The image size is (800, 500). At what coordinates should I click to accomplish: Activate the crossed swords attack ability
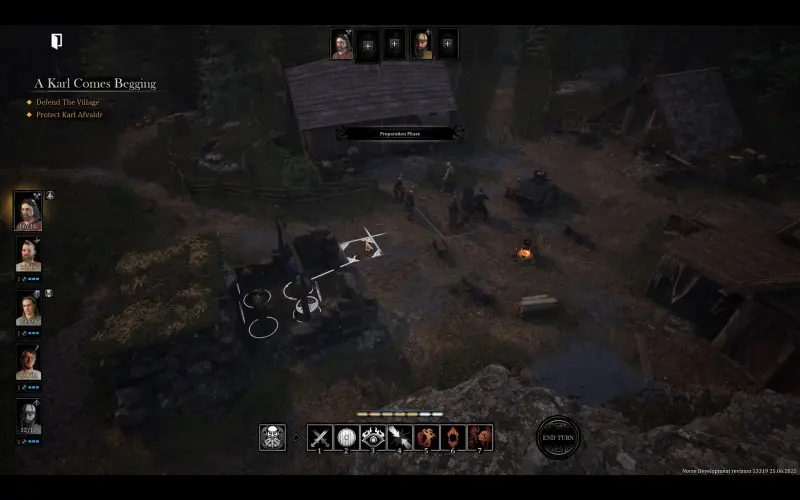click(x=320, y=437)
